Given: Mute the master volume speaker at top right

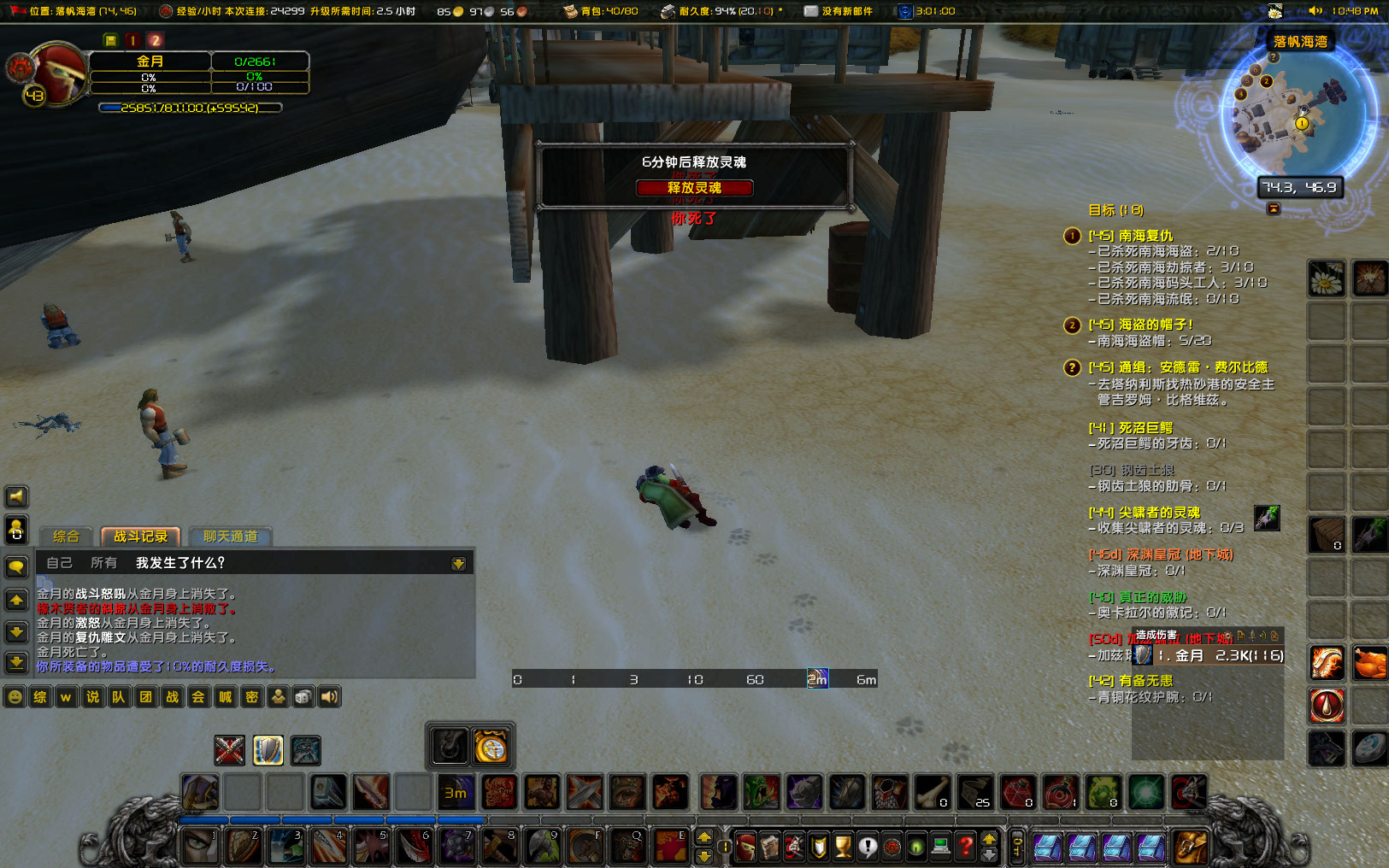Looking at the screenshot, I should 1317,11.
